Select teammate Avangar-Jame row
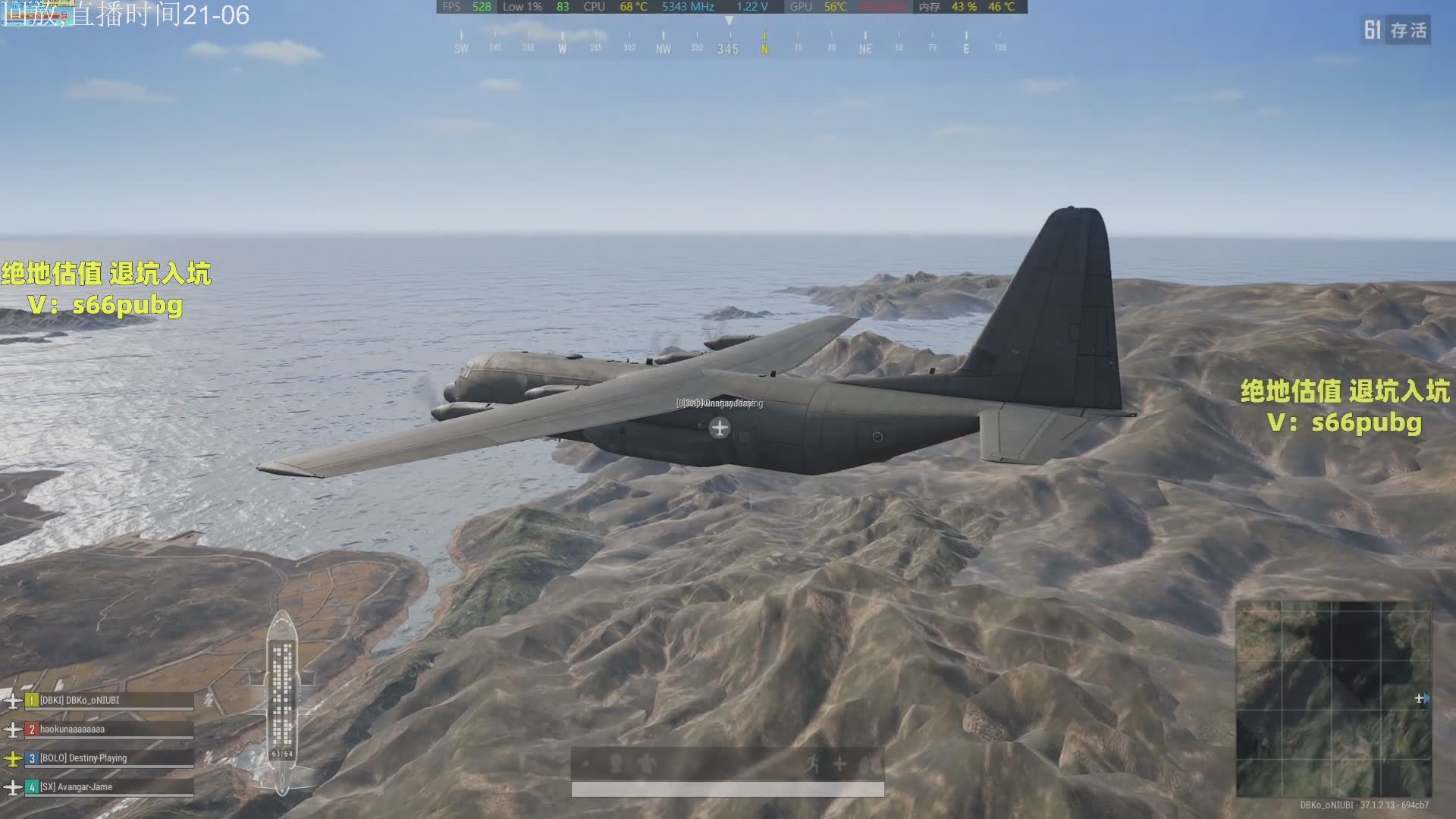The width and height of the screenshot is (1456, 819). pyautogui.click(x=108, y=787)
